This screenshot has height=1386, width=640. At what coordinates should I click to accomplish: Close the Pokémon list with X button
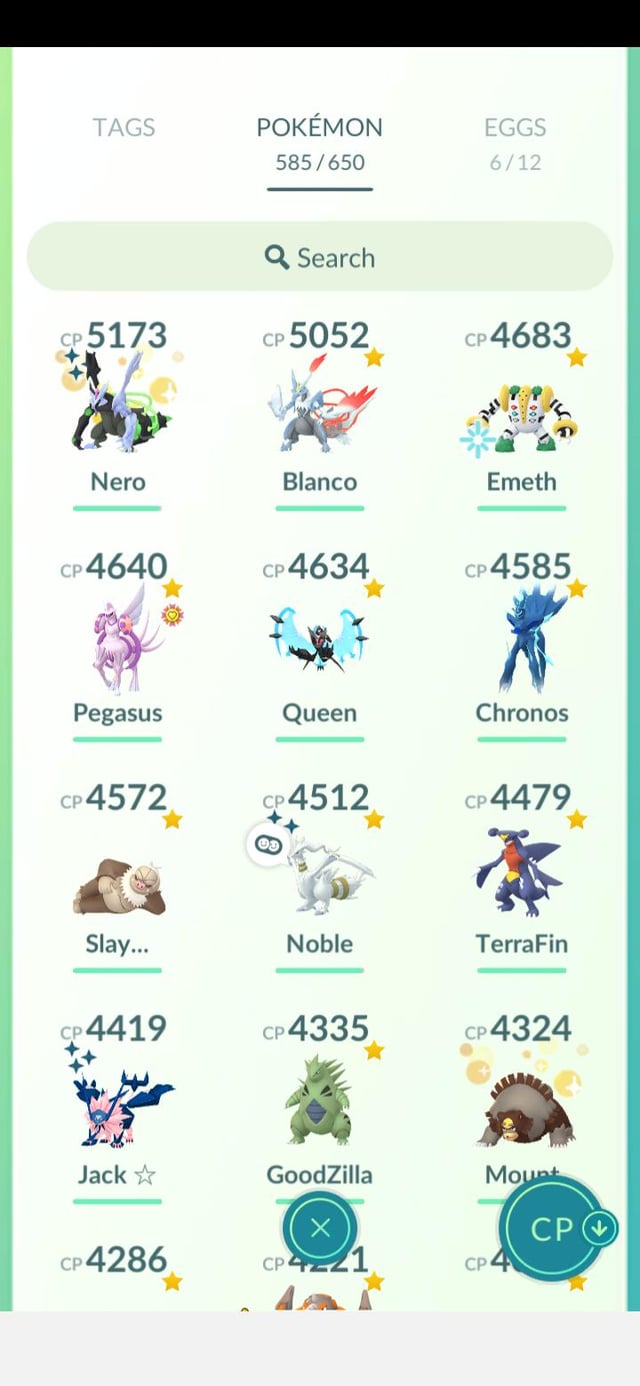pos(320,1228)
